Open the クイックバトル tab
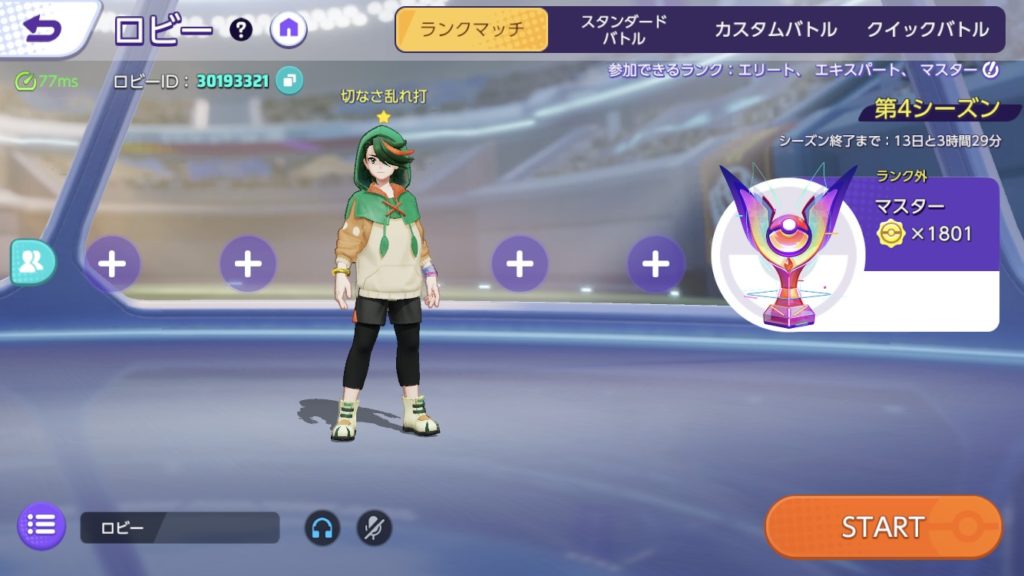Screen dimensions: 1024x576 coord(928,29)
